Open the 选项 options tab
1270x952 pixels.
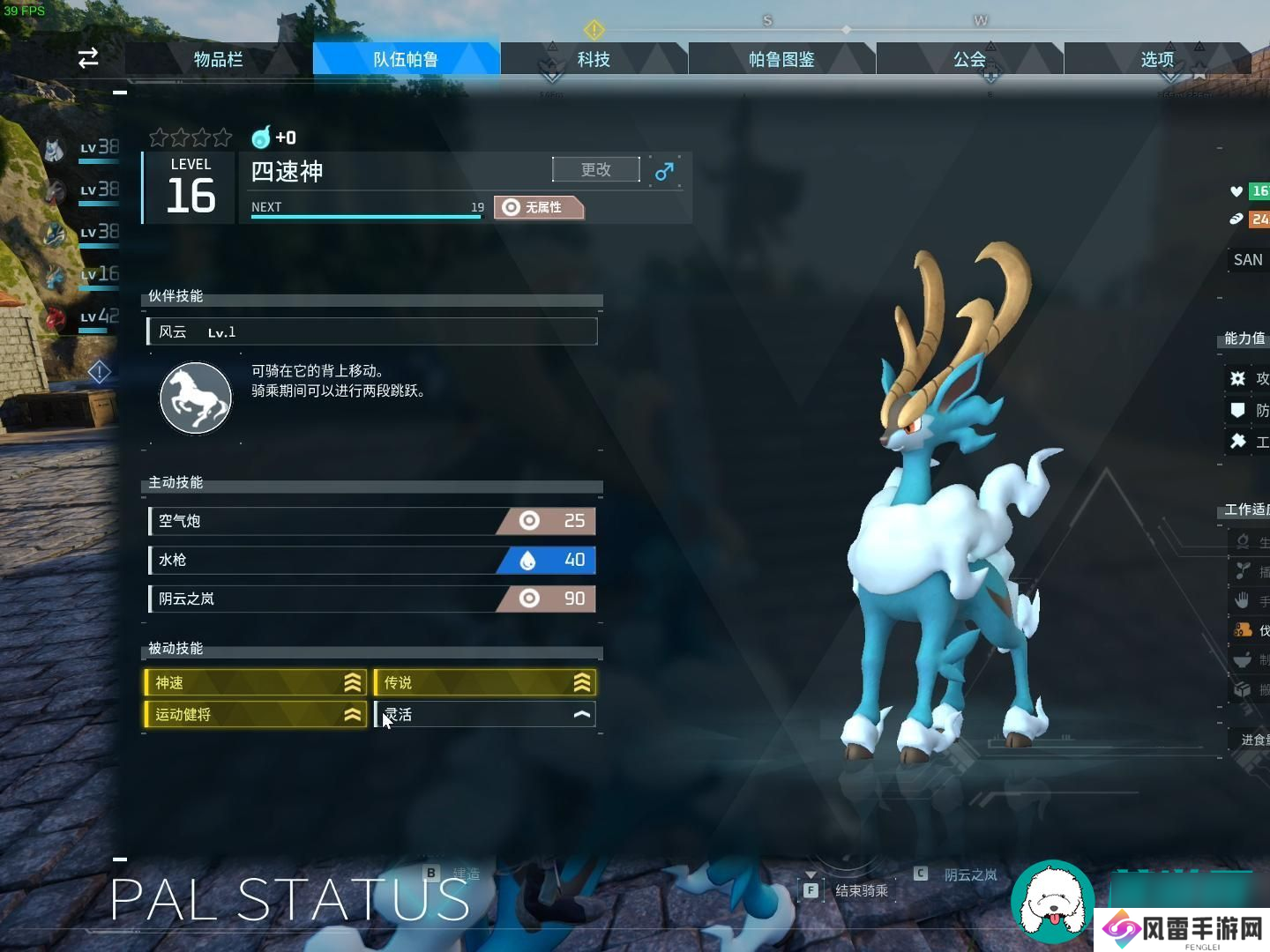pos(1157,59)
